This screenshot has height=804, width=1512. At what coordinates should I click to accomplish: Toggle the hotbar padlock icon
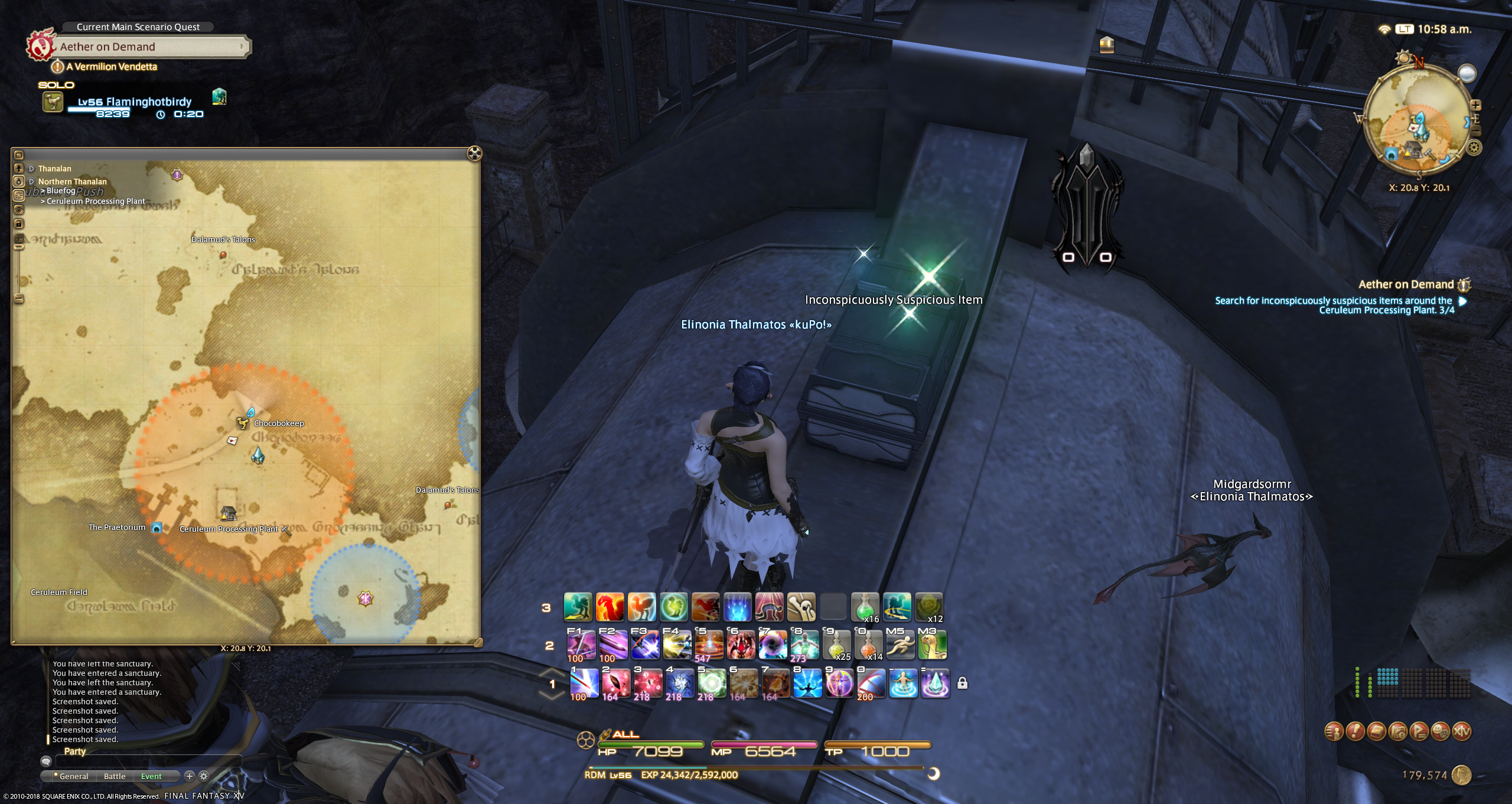tap(962, 683)
